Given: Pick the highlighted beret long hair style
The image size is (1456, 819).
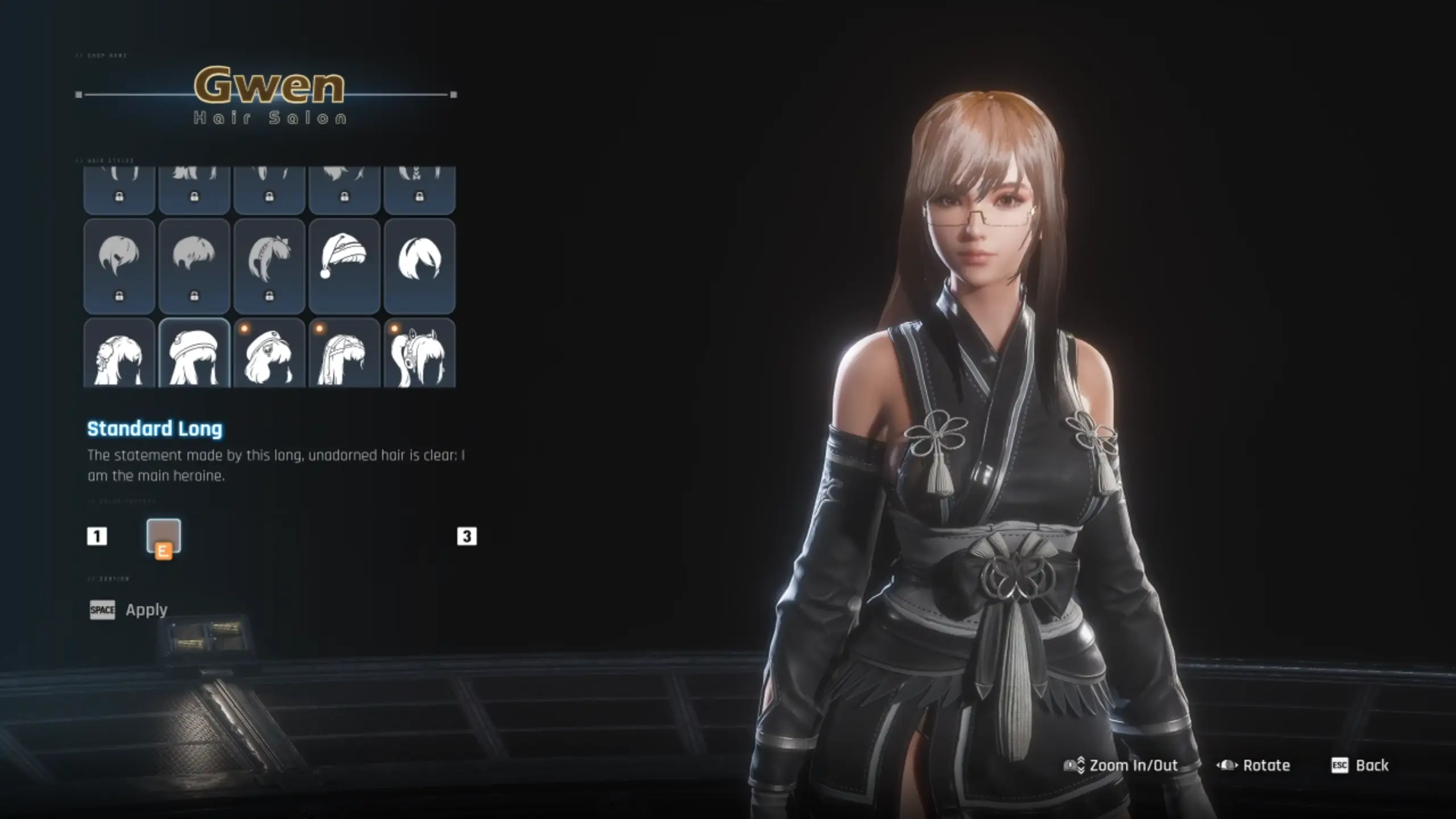Looking at the screenshot, I should [x=194, y=353].
